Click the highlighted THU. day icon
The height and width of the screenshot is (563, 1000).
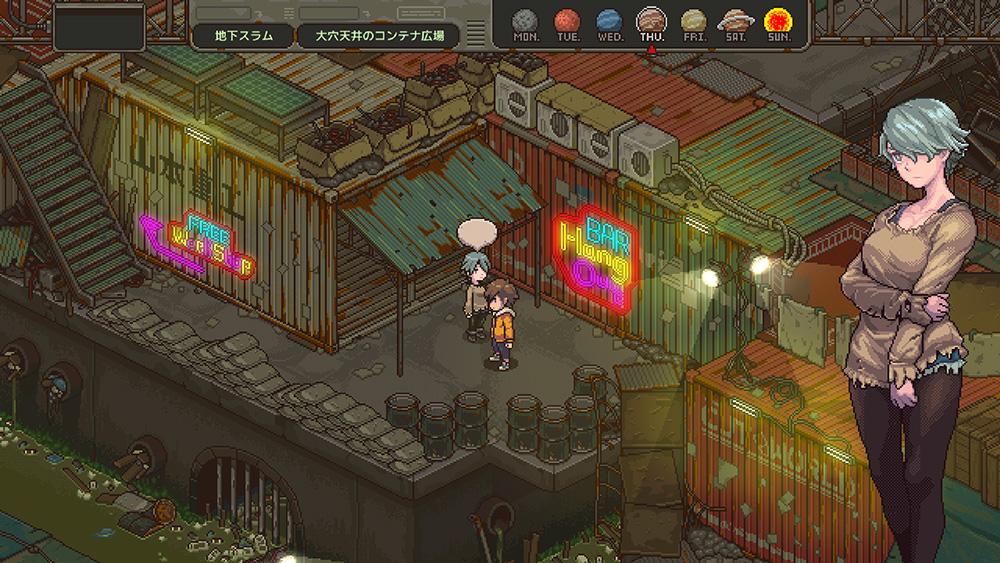pos(651,20)
